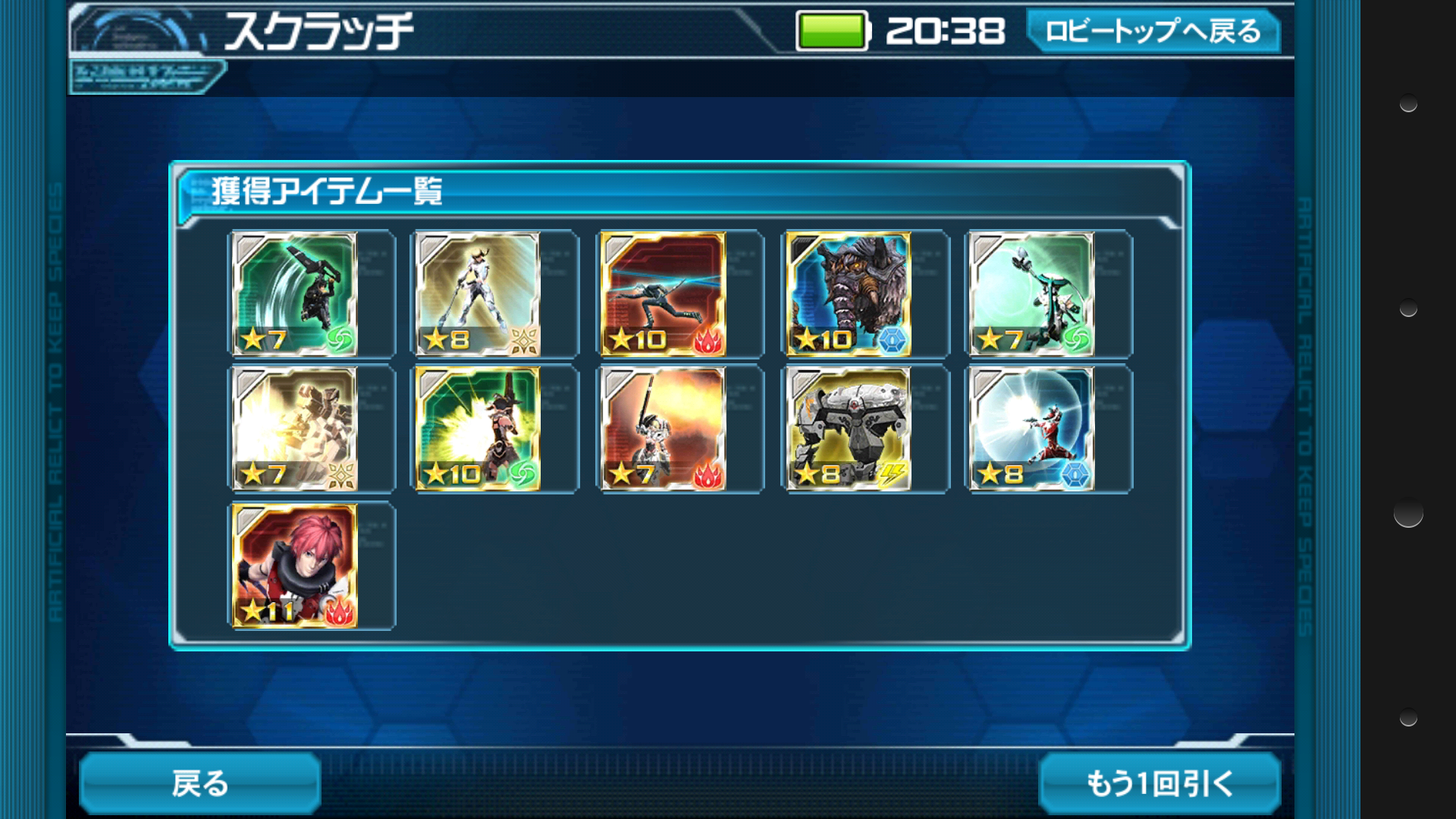Screen dimensions: 1456x819
Task: Inspect the ★7 light rock-burst card
Action: point(294,429)
